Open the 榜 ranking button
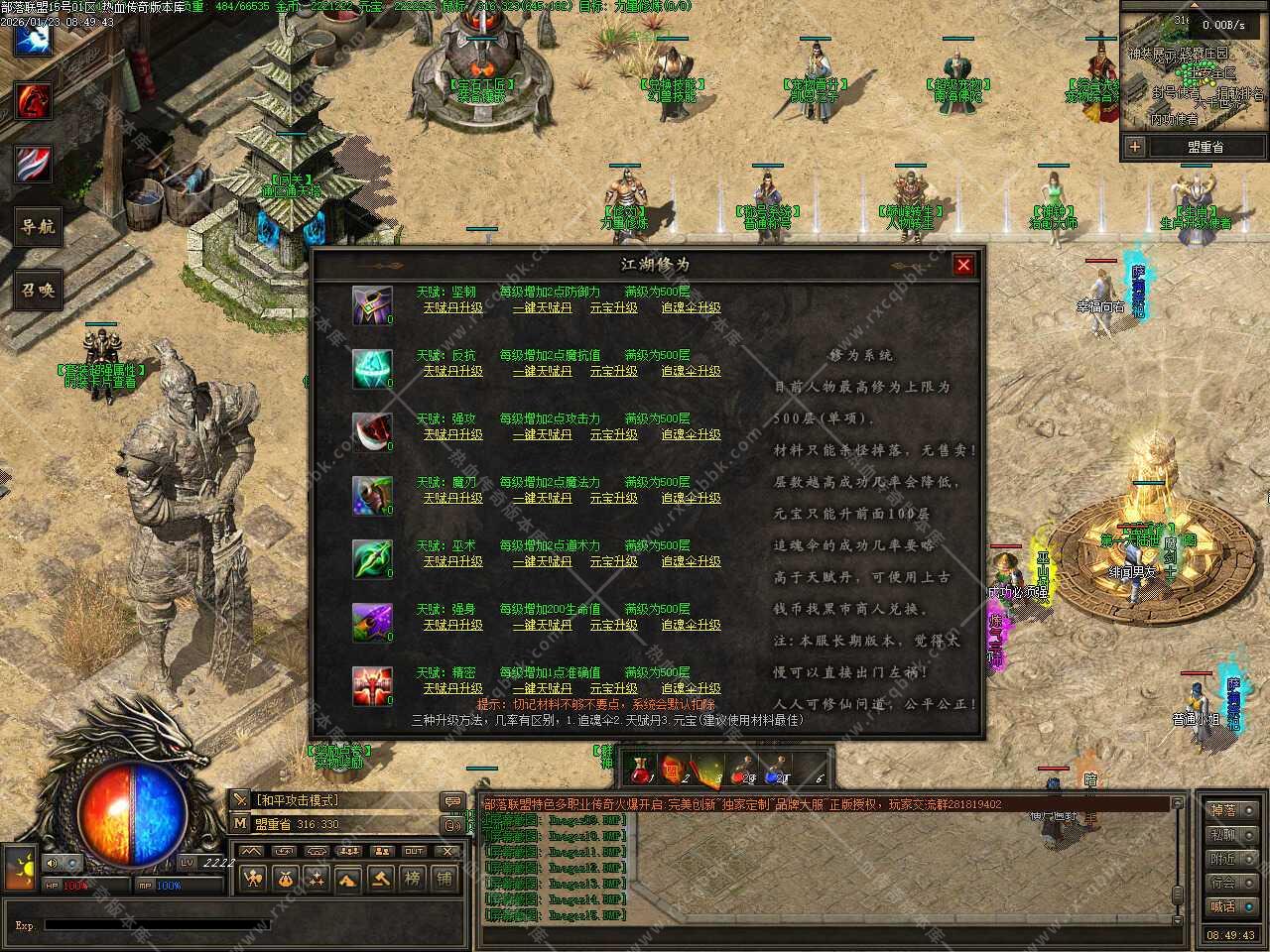1270x952 pixels. click(412, 878)
